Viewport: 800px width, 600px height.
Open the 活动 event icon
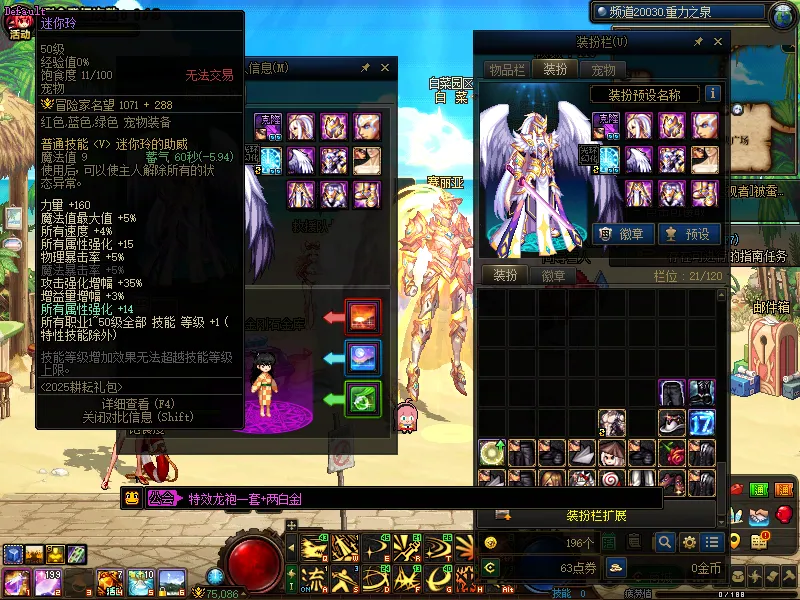point(19,23)
